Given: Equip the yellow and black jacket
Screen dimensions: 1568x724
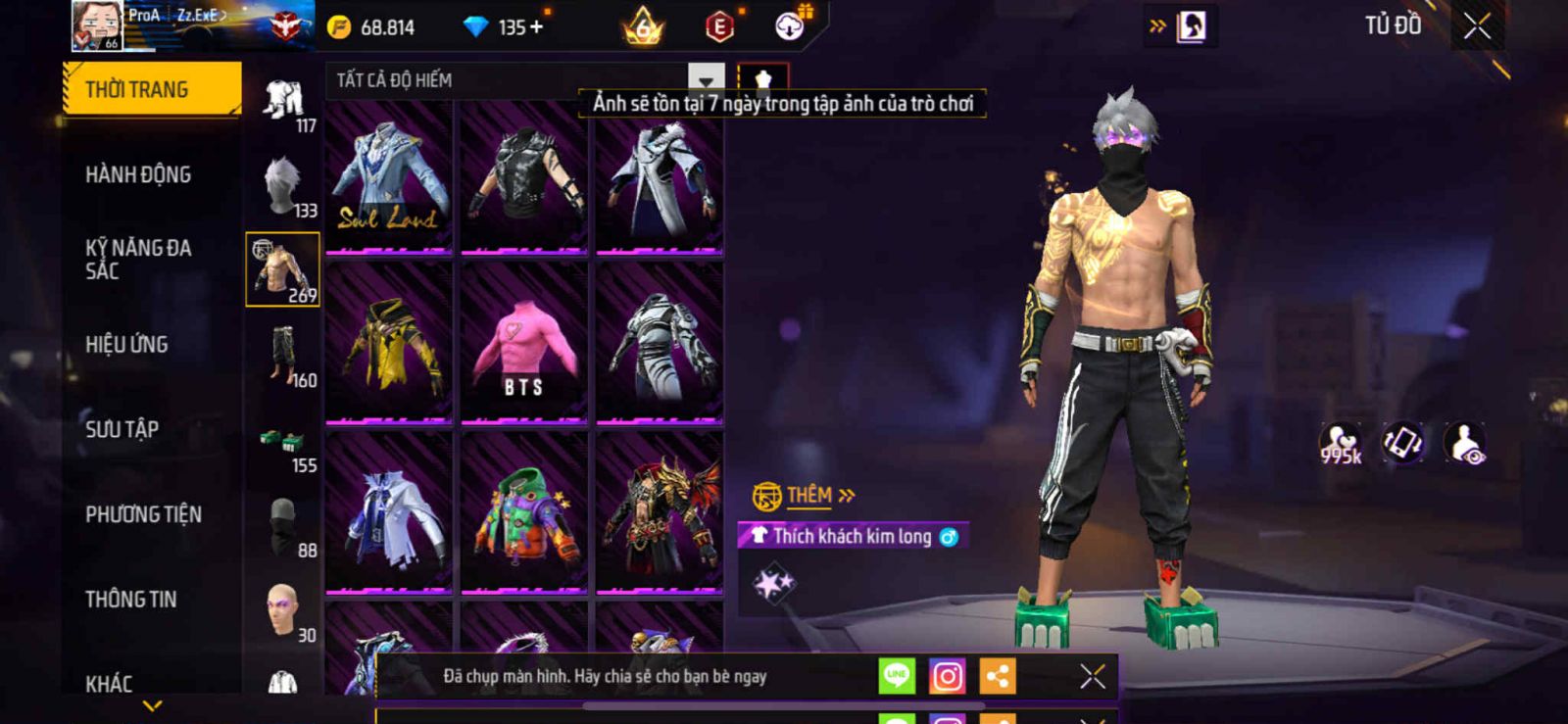Looking at the screenshot, I should coord(389,345).
